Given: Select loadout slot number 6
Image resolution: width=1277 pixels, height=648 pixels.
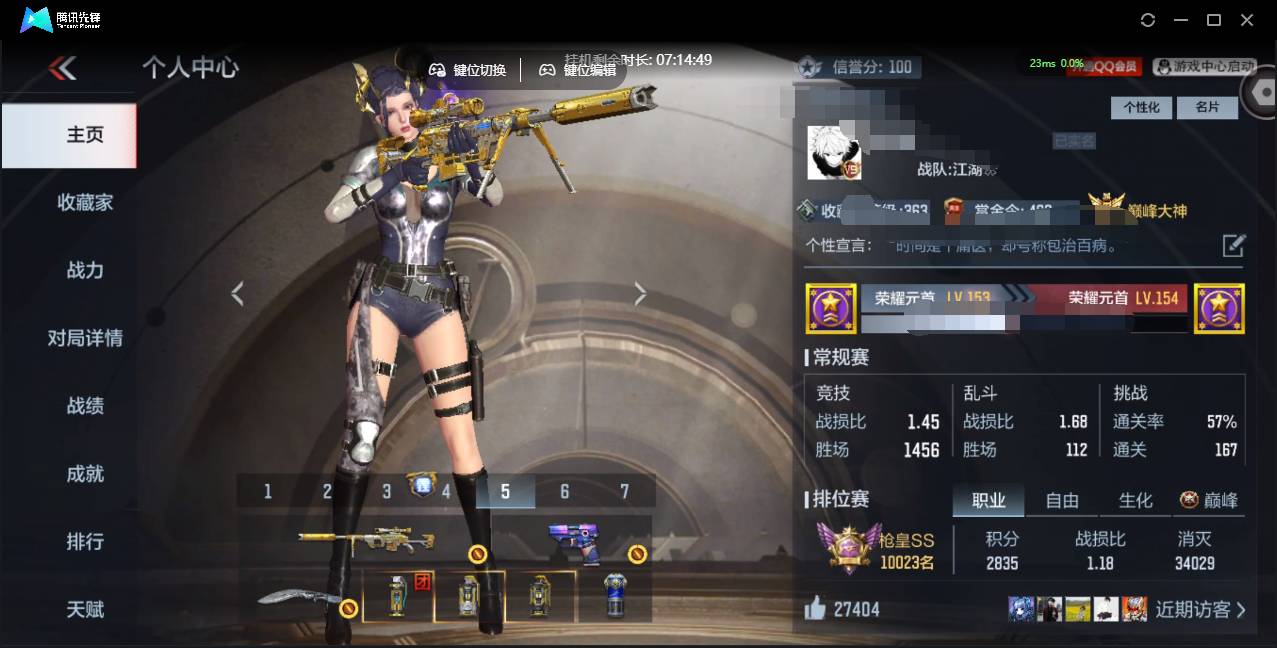Looking at the screenshot, I should tap(565, 491).
